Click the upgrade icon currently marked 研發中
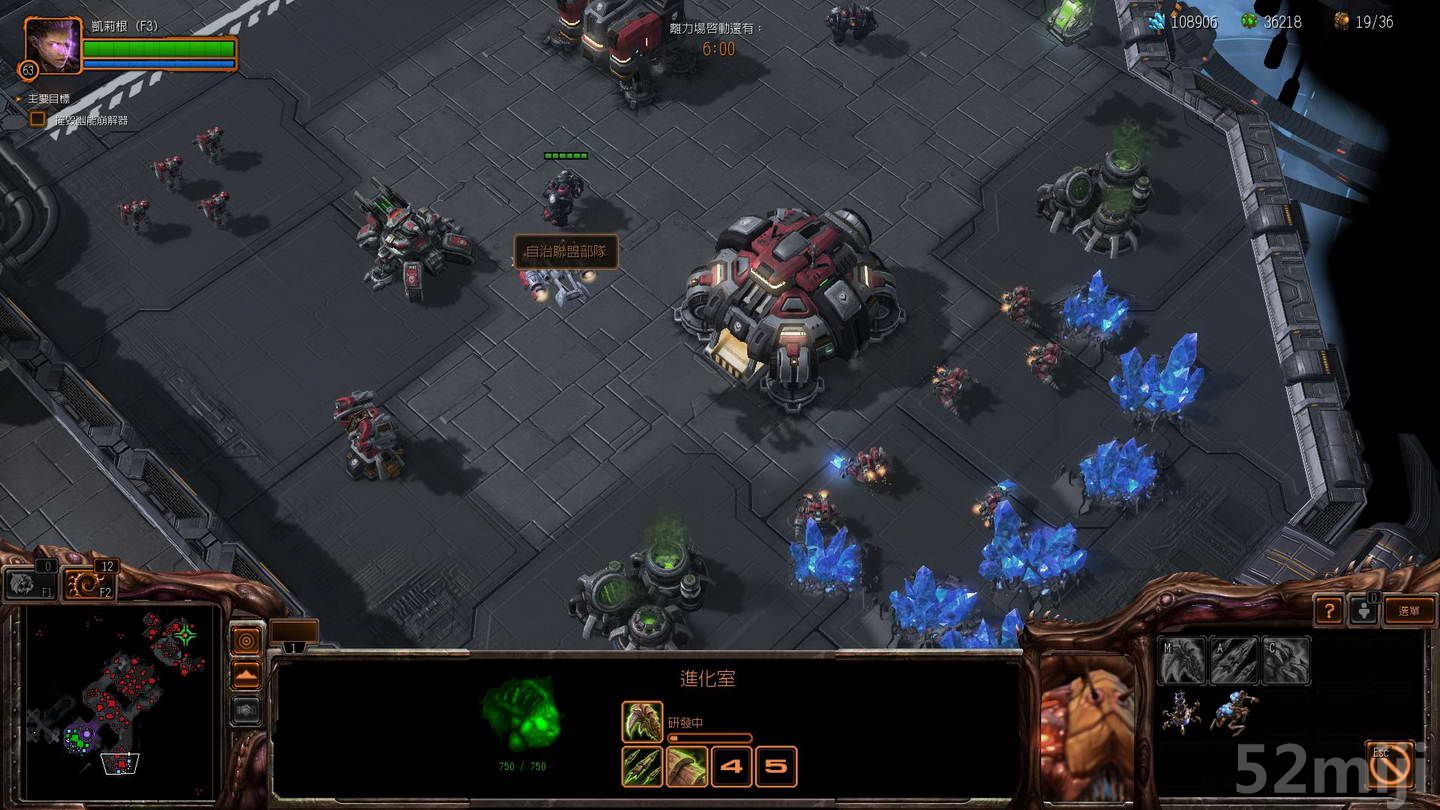 [x=641, y=720]
